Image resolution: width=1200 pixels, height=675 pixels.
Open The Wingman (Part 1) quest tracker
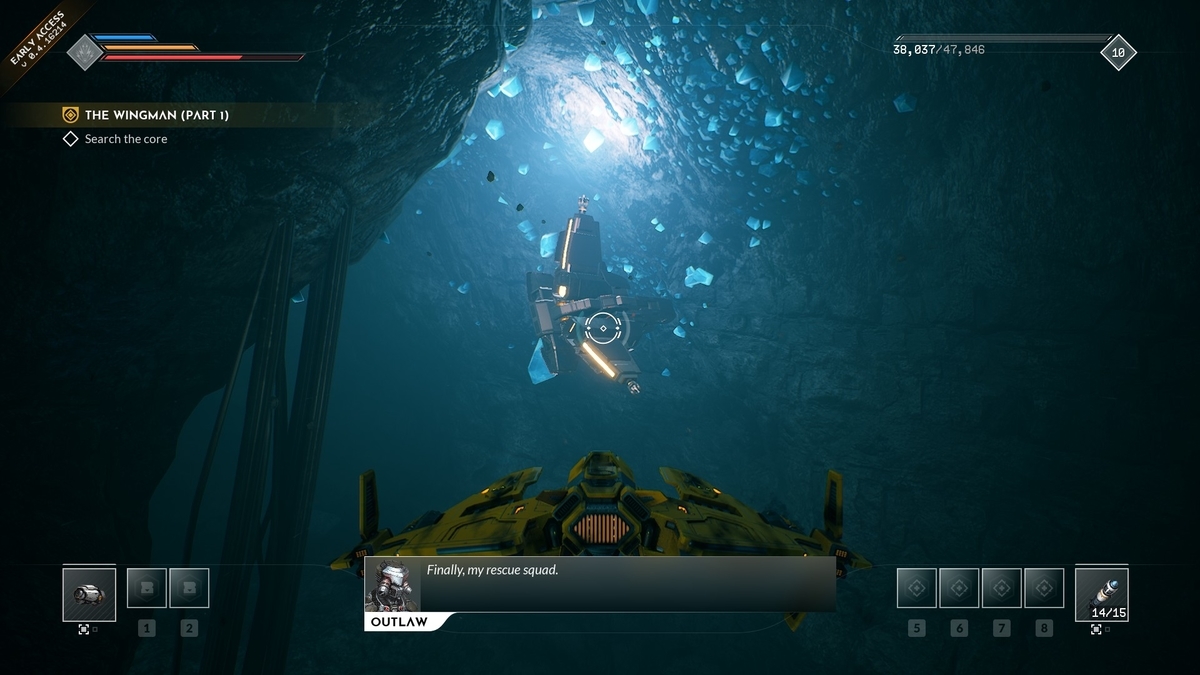157,115
